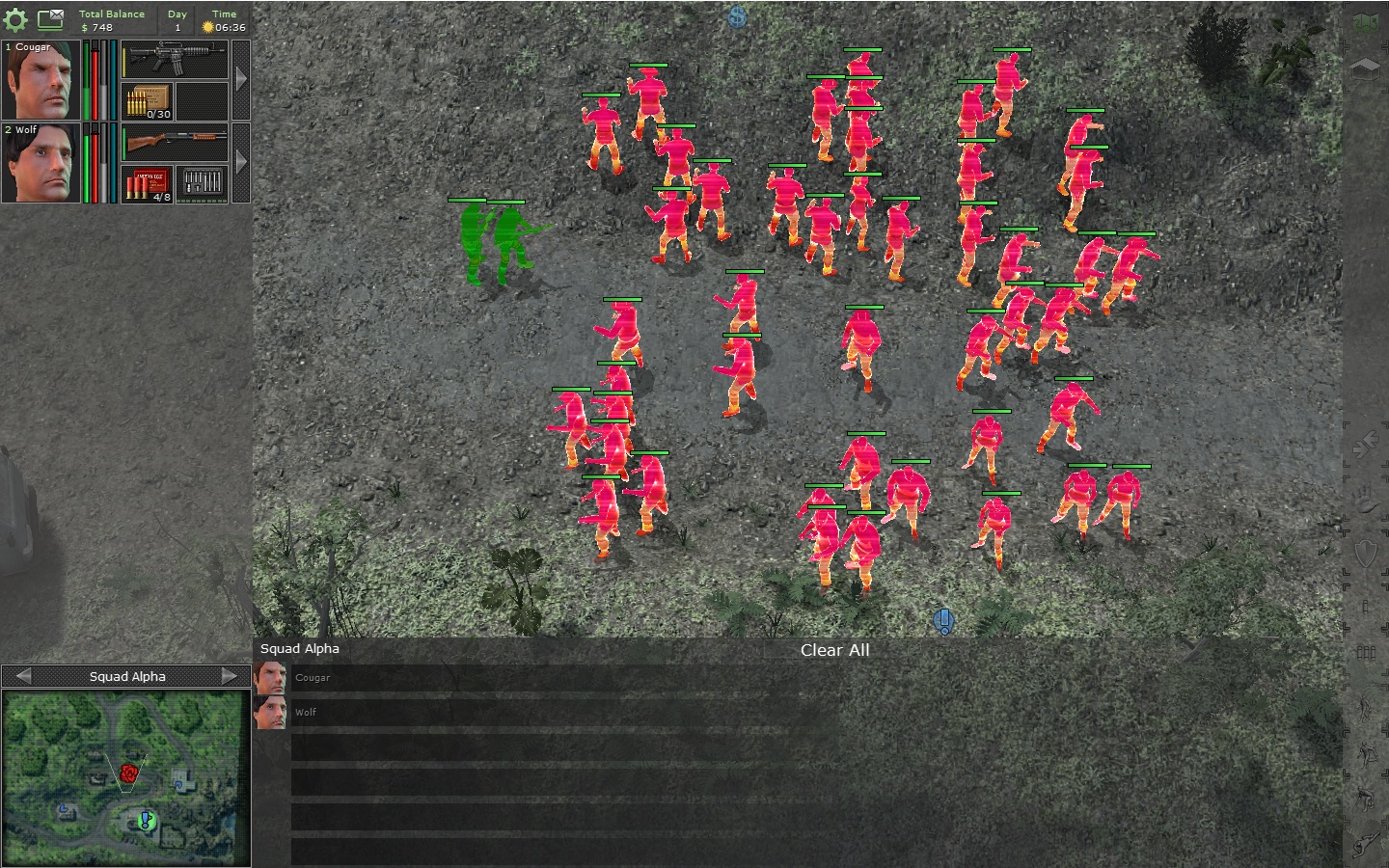Screen dimensions: 1389x868
Task: Open the gear settings menu
Action: 15,19
